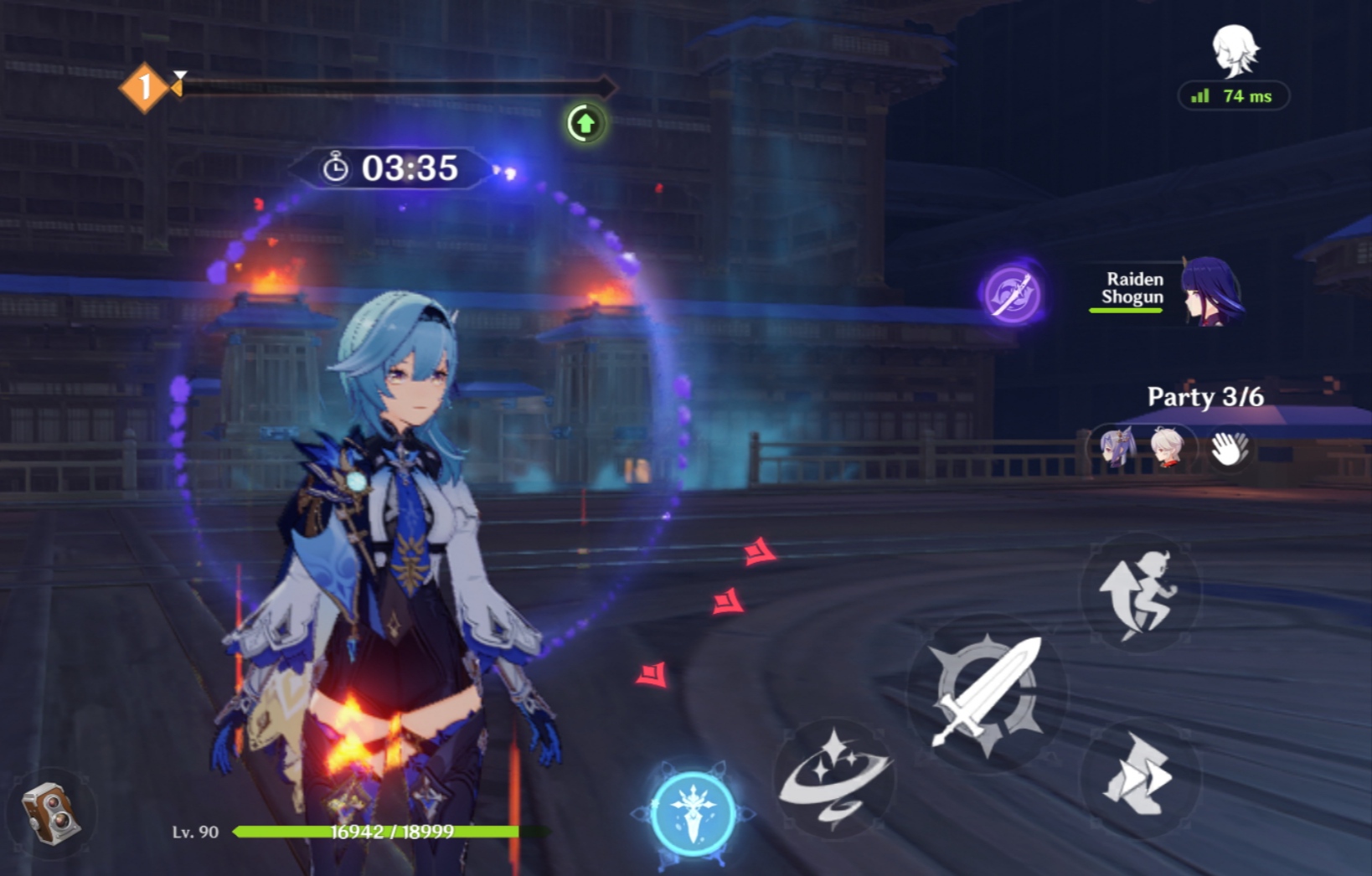Click the green up-arrow challenge marker
Screen dimensions: 1372x876
tap(584, 124)
